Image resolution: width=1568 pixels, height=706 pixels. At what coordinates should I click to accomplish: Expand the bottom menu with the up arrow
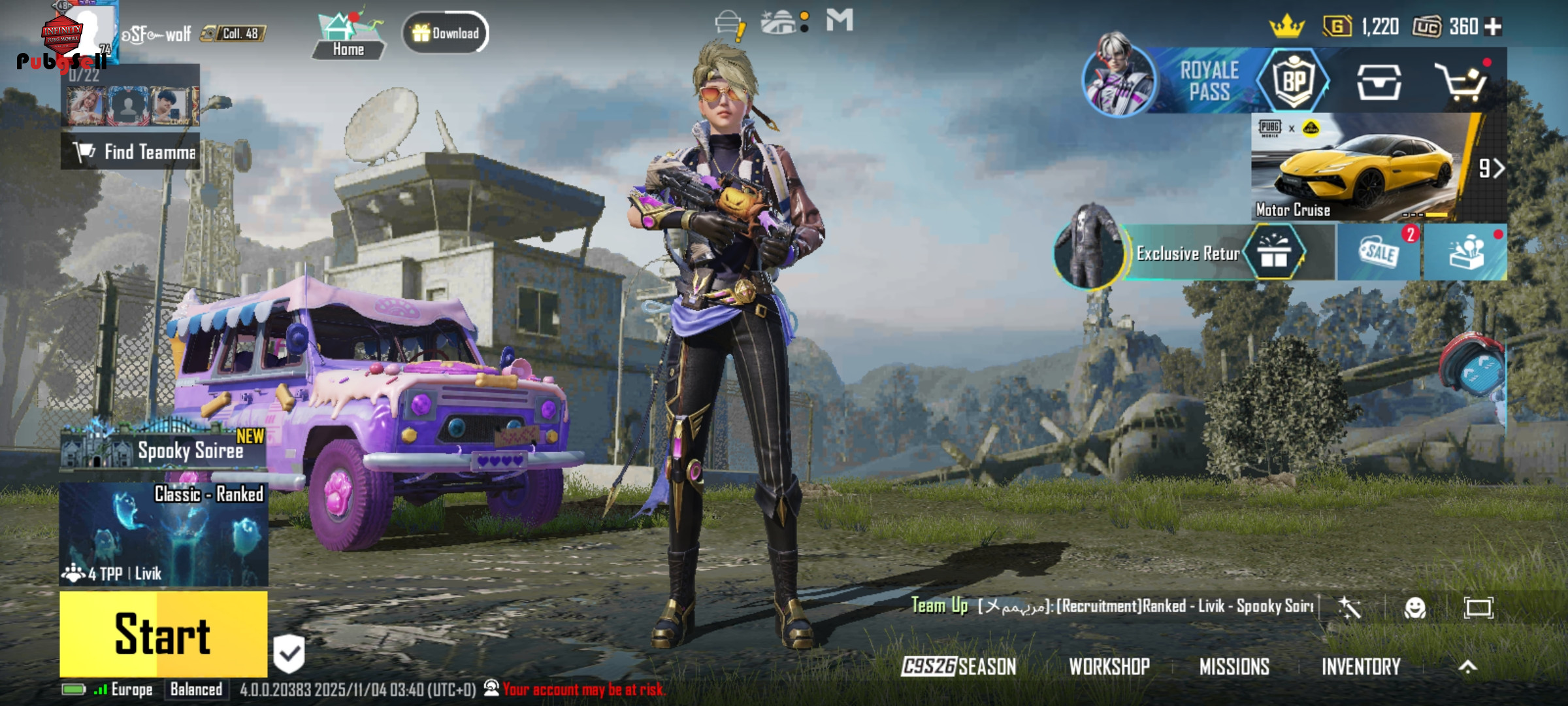point(1467,666)
